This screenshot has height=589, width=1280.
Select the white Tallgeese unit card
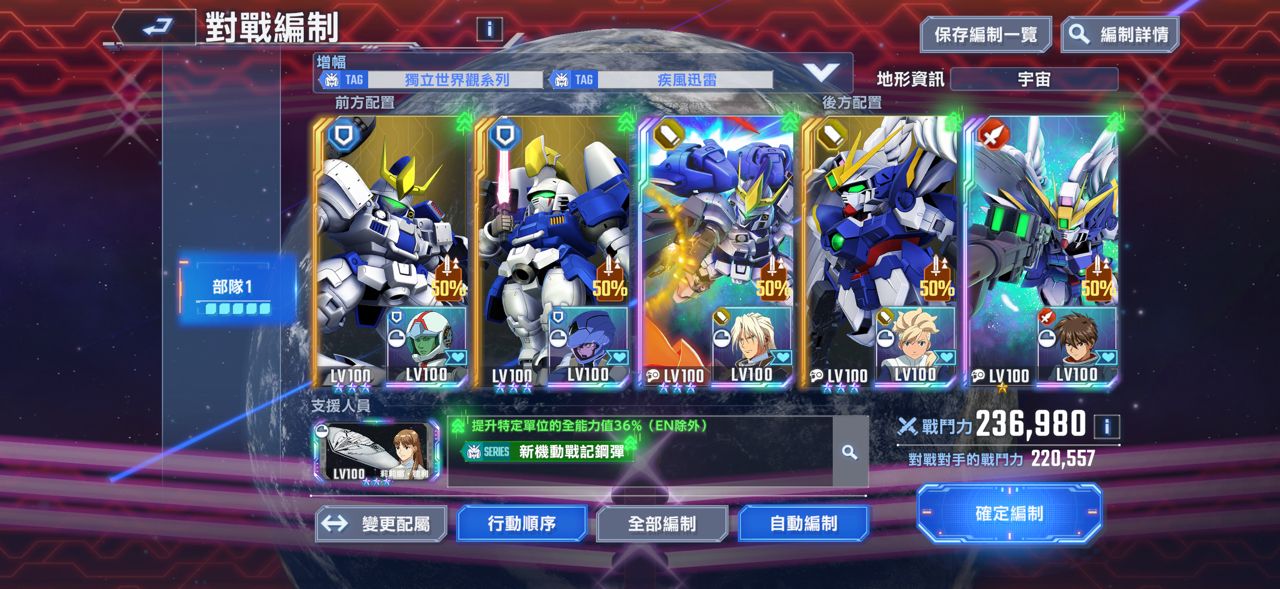click(390, 250)
